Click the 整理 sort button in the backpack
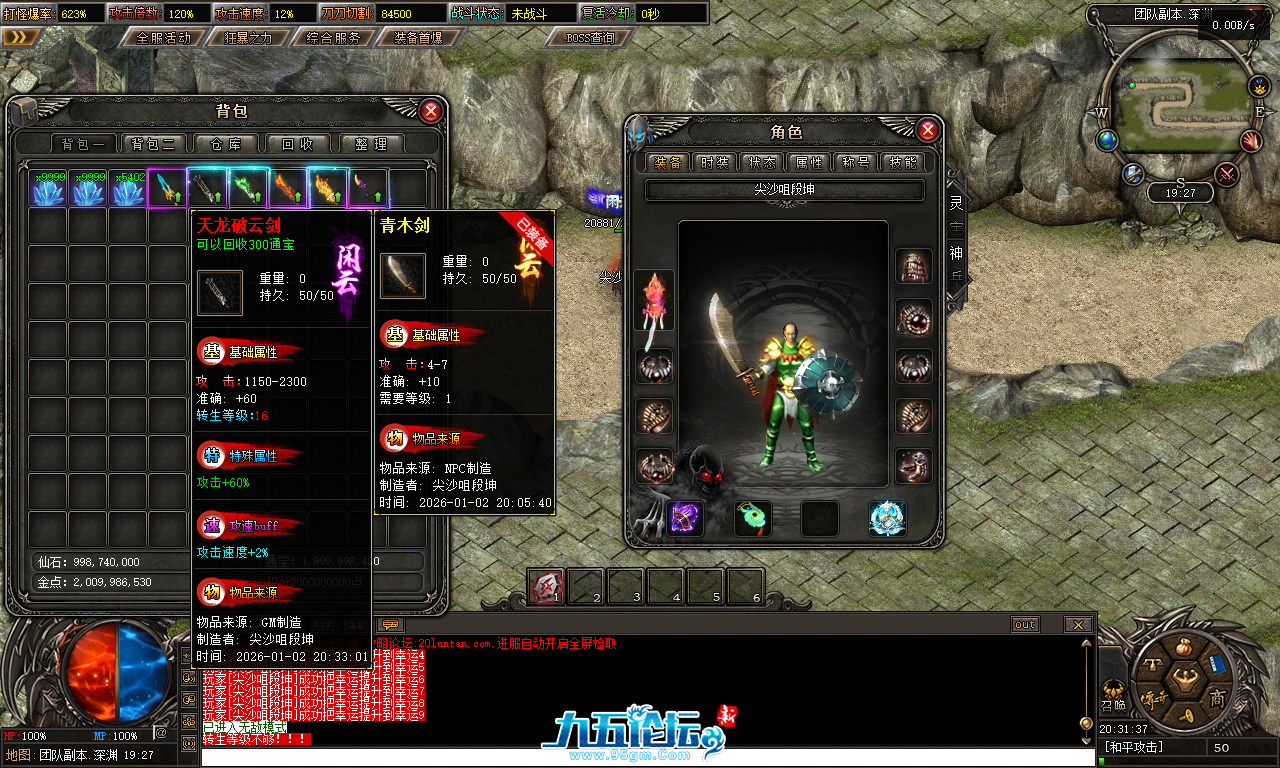Viewport: 1280px width, 768px height. [371, 143]
